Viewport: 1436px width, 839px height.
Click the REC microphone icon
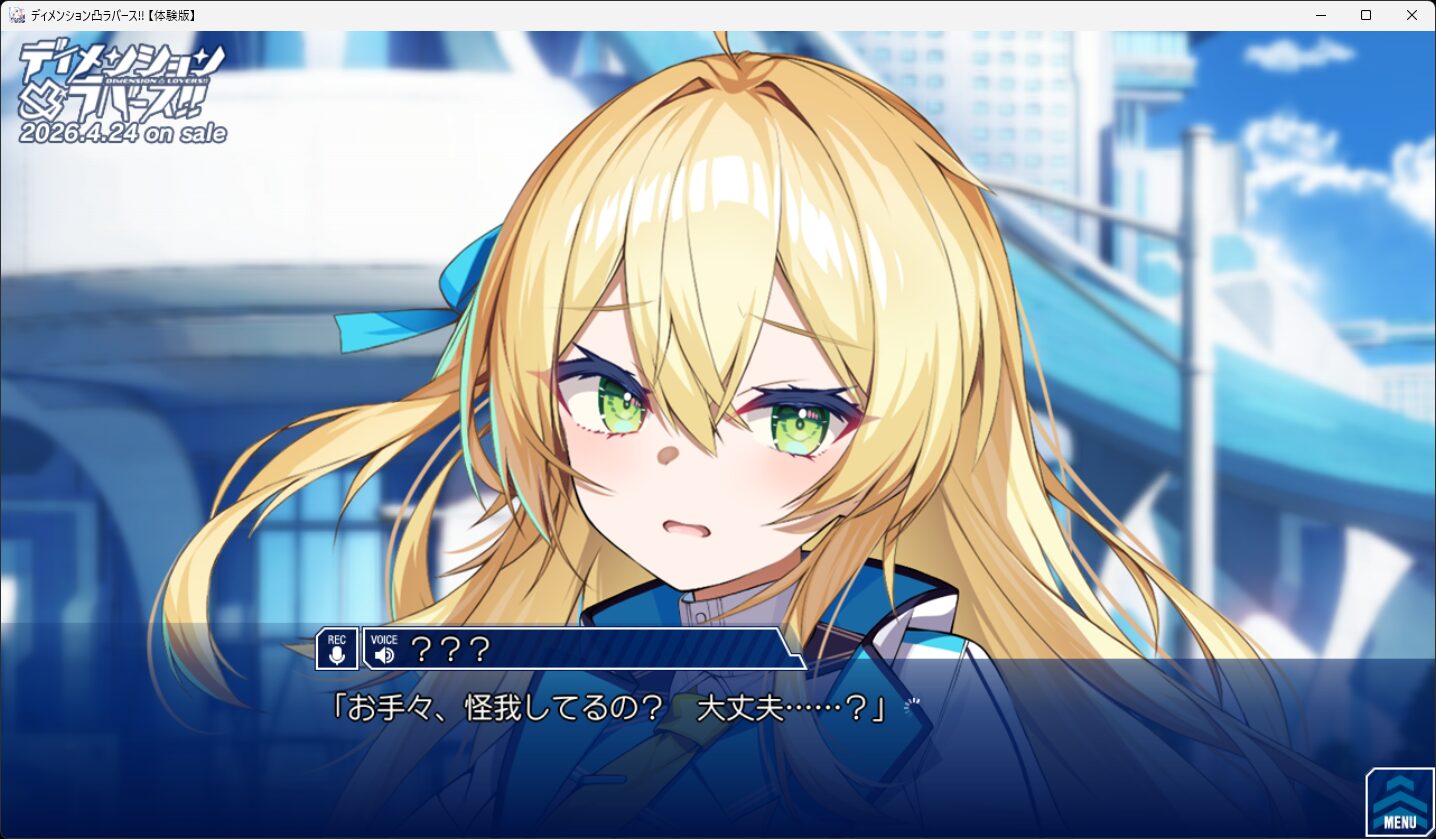337,649
